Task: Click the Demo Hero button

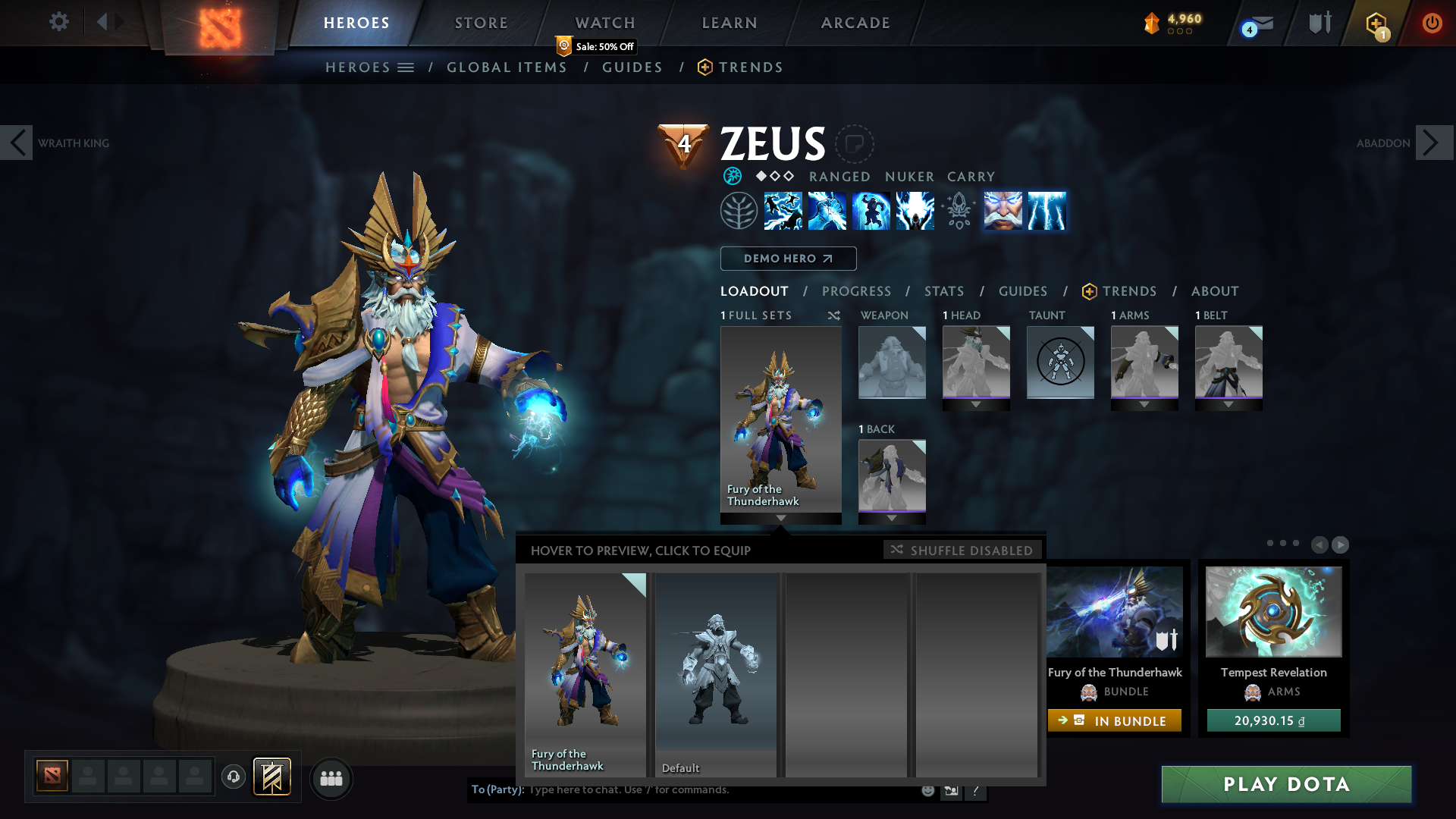Action: [x=788, y=259]
